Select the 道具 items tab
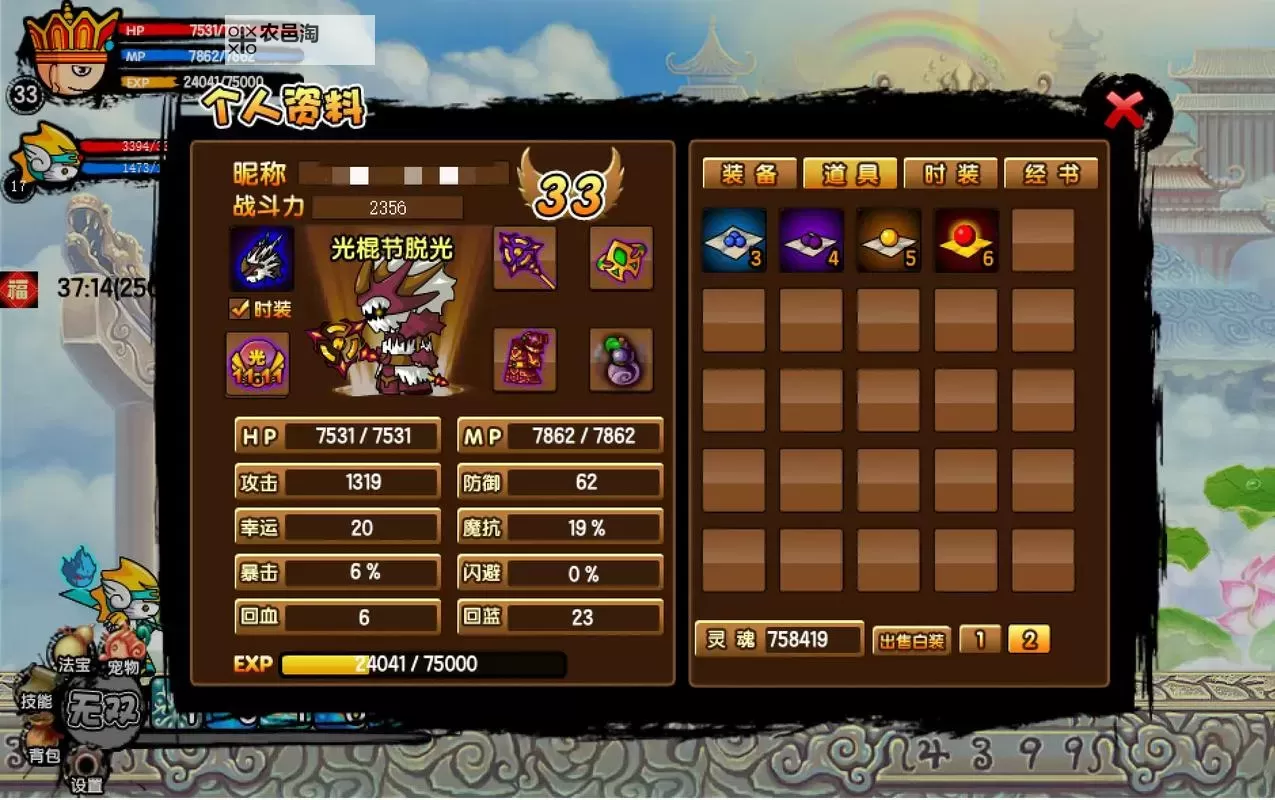 click(x=850, y=174)
